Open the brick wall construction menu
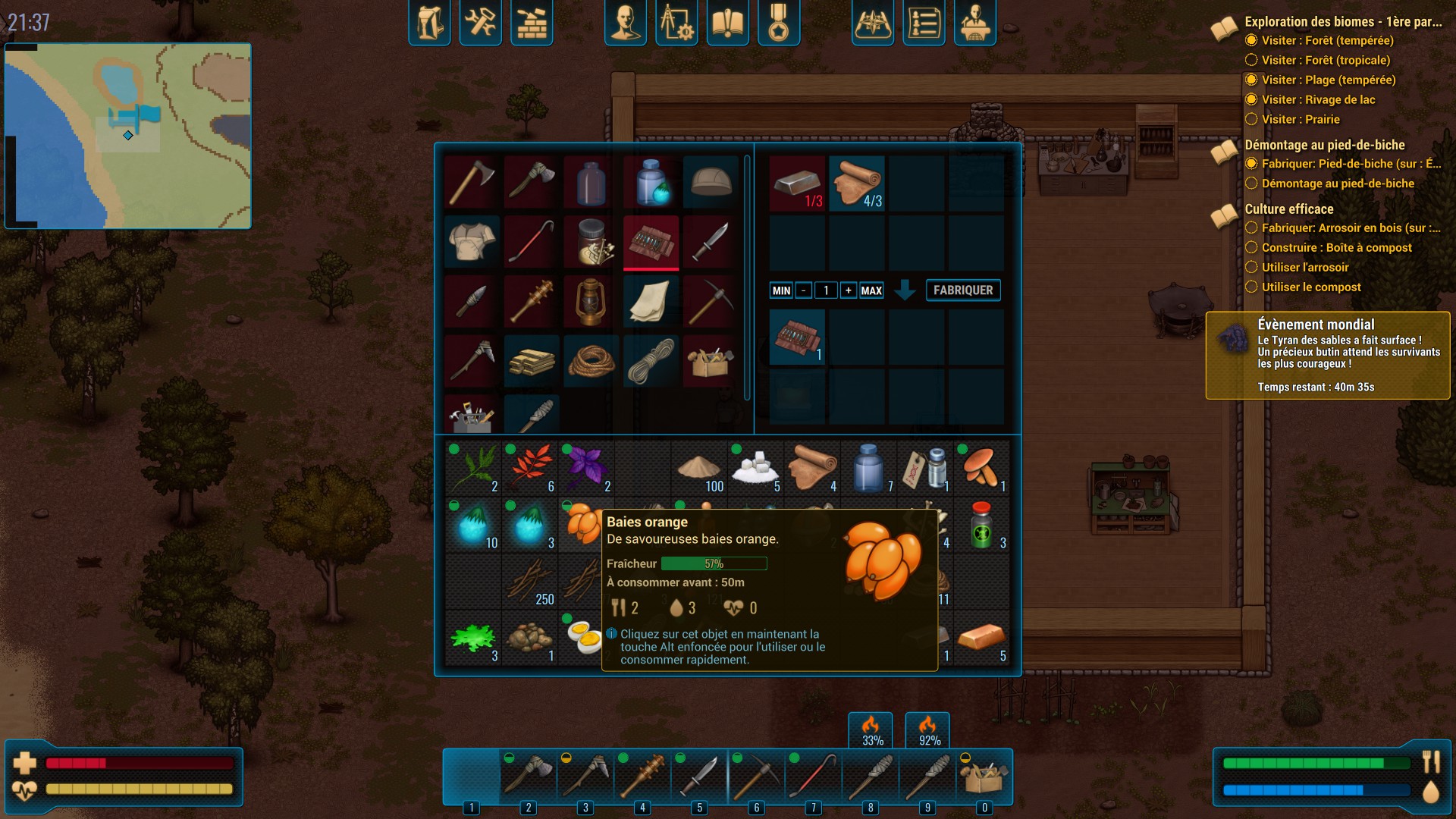The width and height of the screenshot is (1456, 819). [x=531, y=23]
